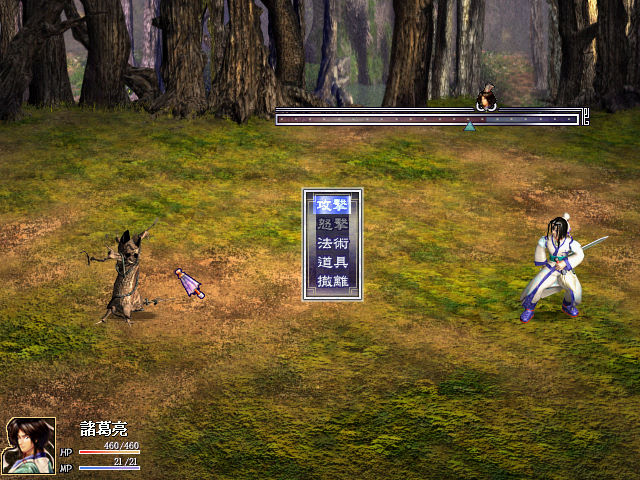Select the 攻擊 (Attack) command

pos(332,205)
